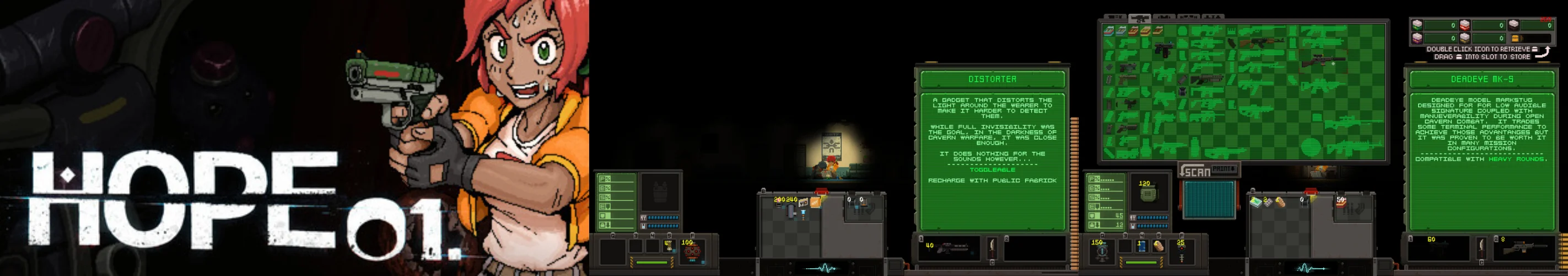
Task: Activate the SCAN button
Action: pyautogui.click(x=1195, y=172)
